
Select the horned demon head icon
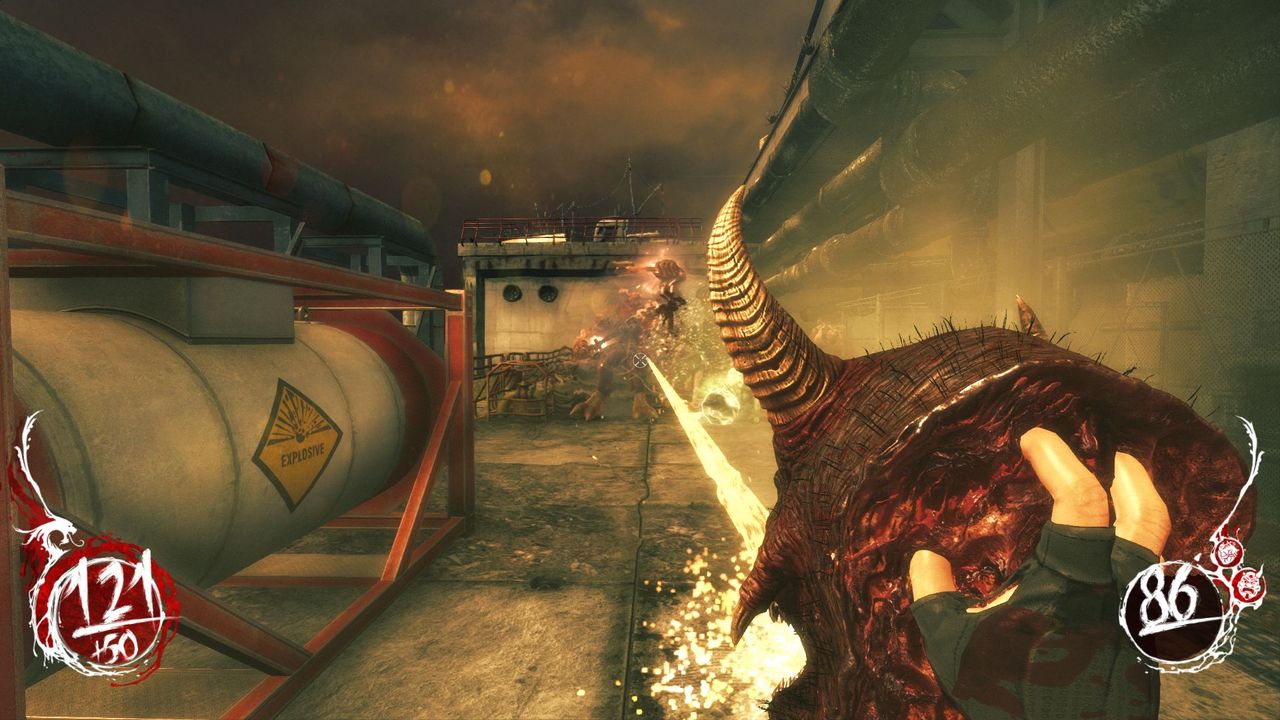[1249, 585]
